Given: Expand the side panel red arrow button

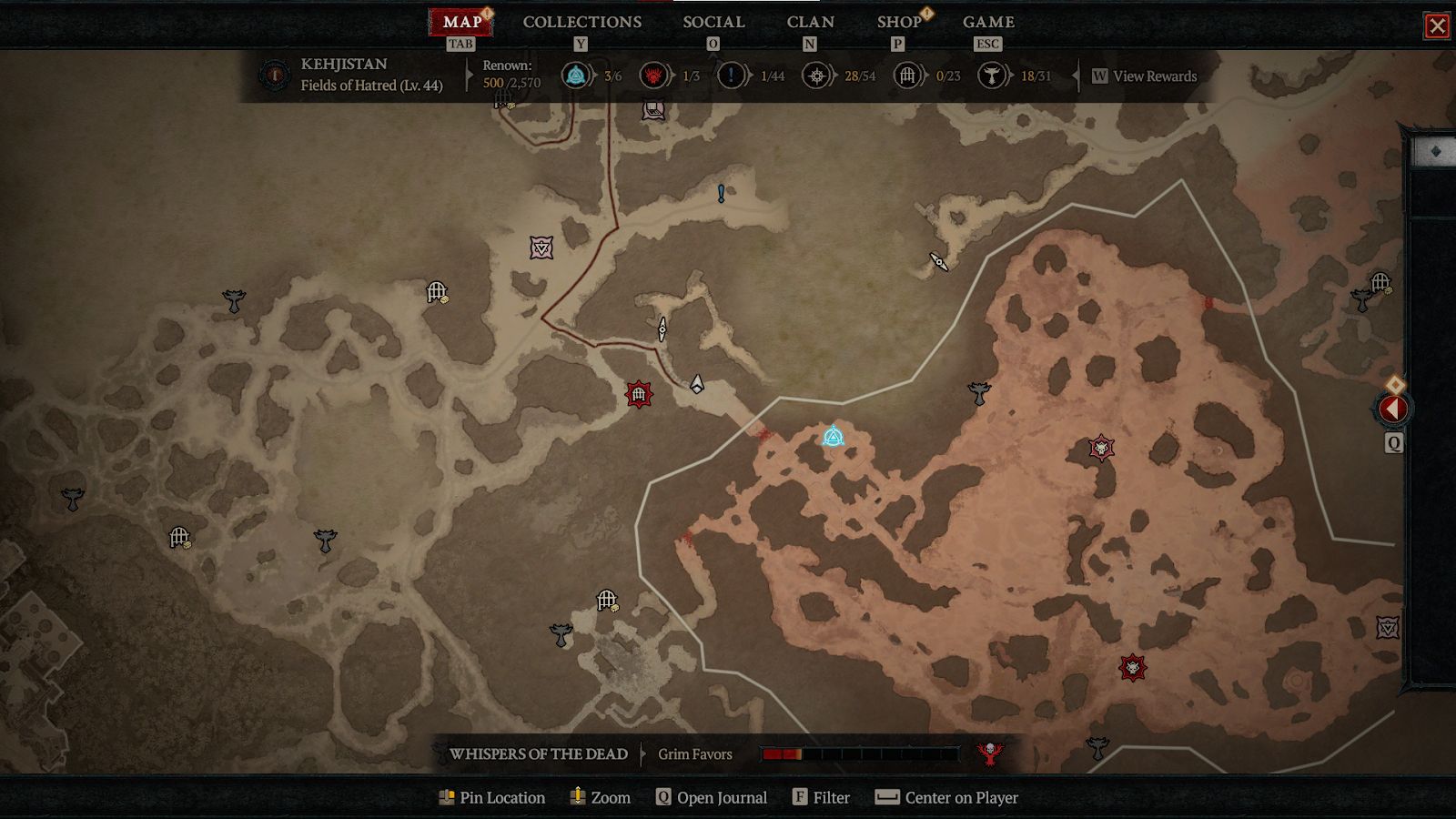Looking at the screenshot, I should pos(1392,409).
